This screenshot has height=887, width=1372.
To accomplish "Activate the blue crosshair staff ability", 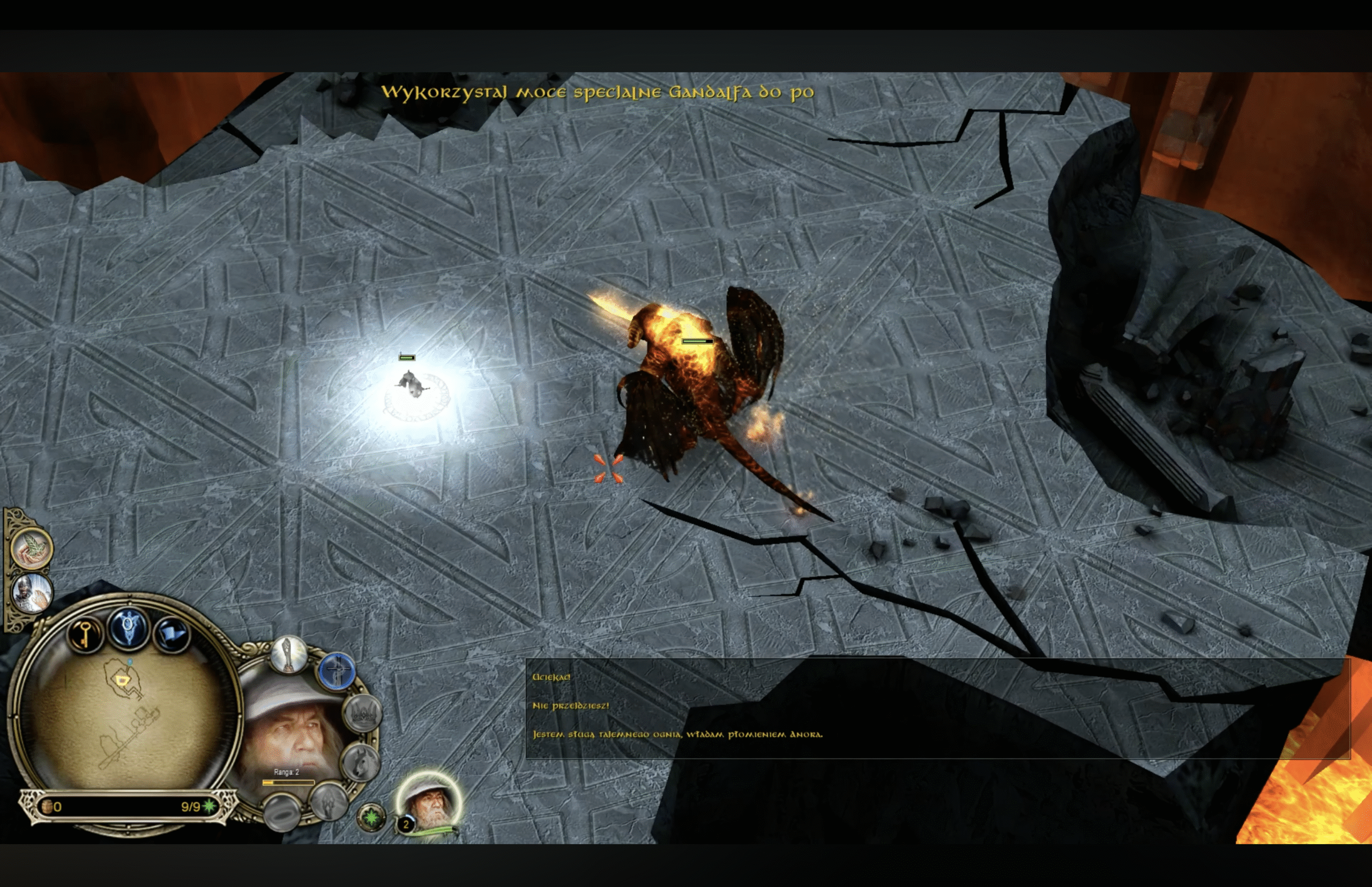I will 337,672.
